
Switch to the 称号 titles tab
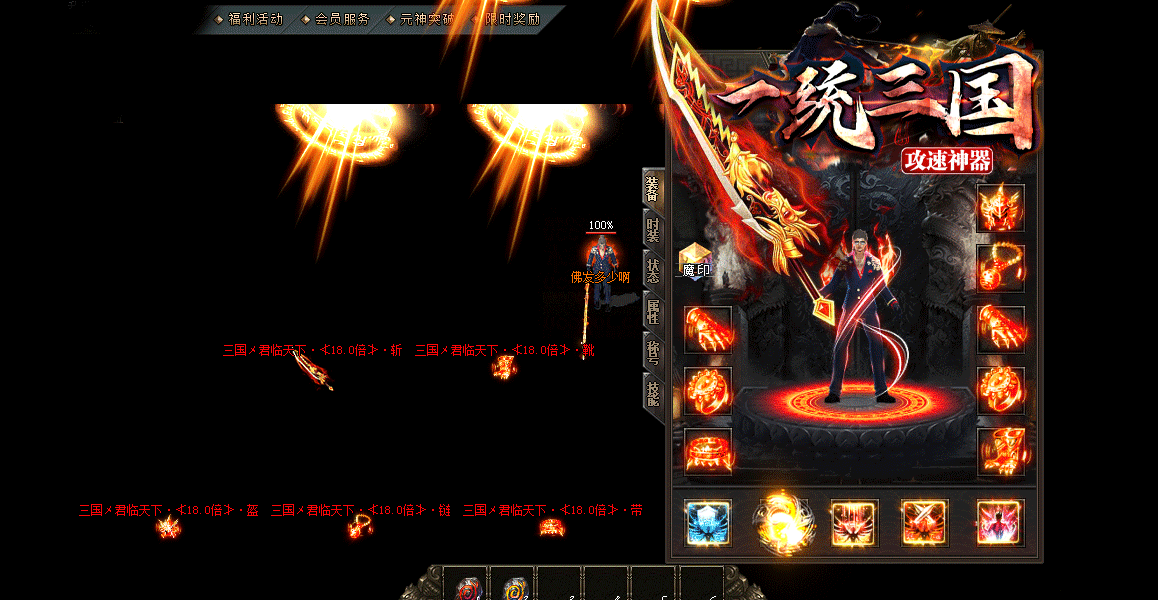[x=652, y=351]
